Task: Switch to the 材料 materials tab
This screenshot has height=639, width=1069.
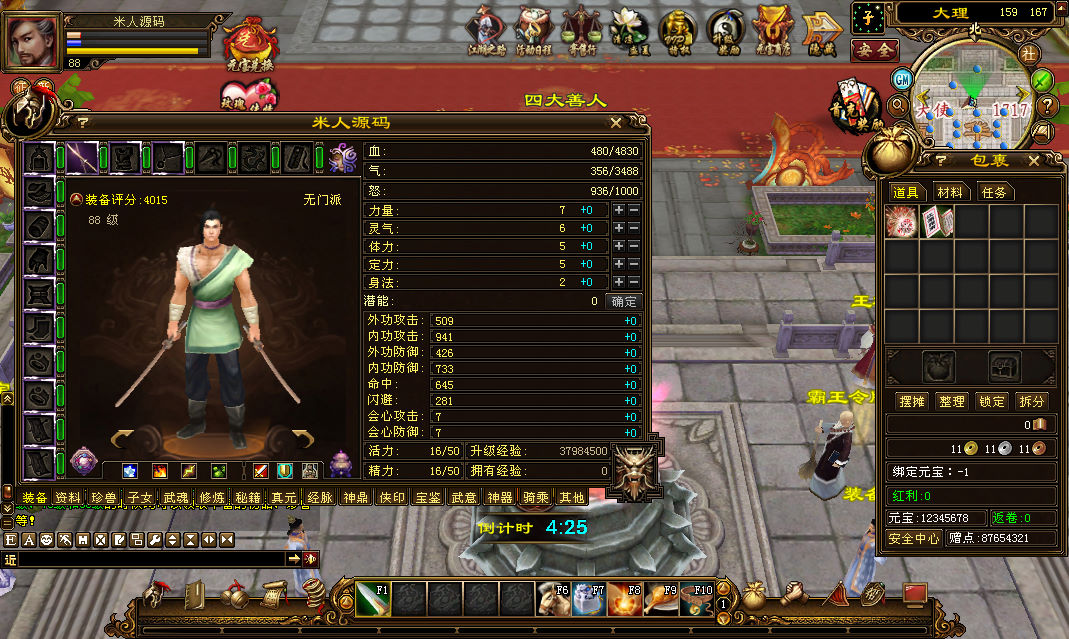Action: (950, 192)
